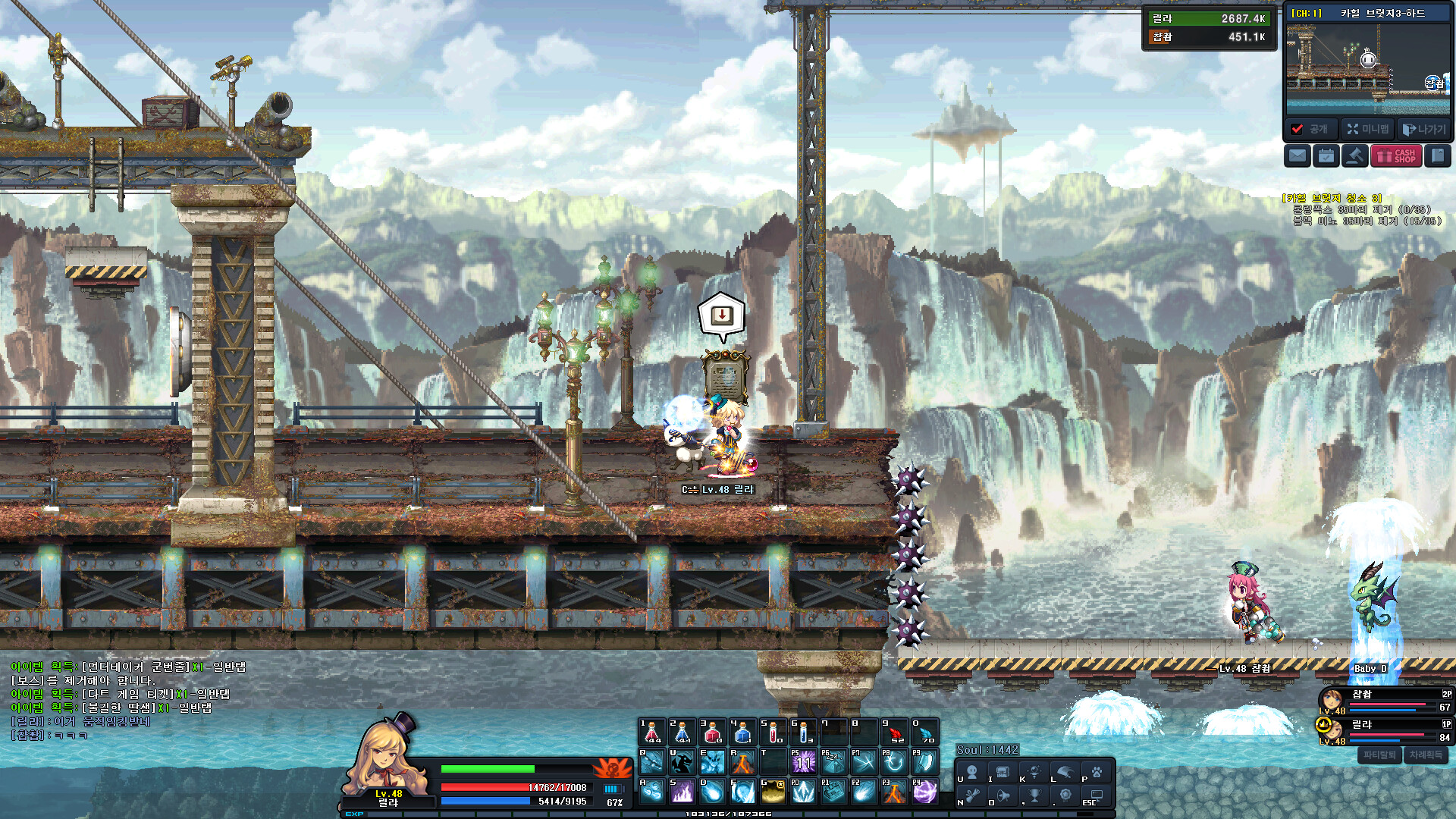Open the attendance calendar icon
Screen dimensions: 1456x819
[1326, 155]
